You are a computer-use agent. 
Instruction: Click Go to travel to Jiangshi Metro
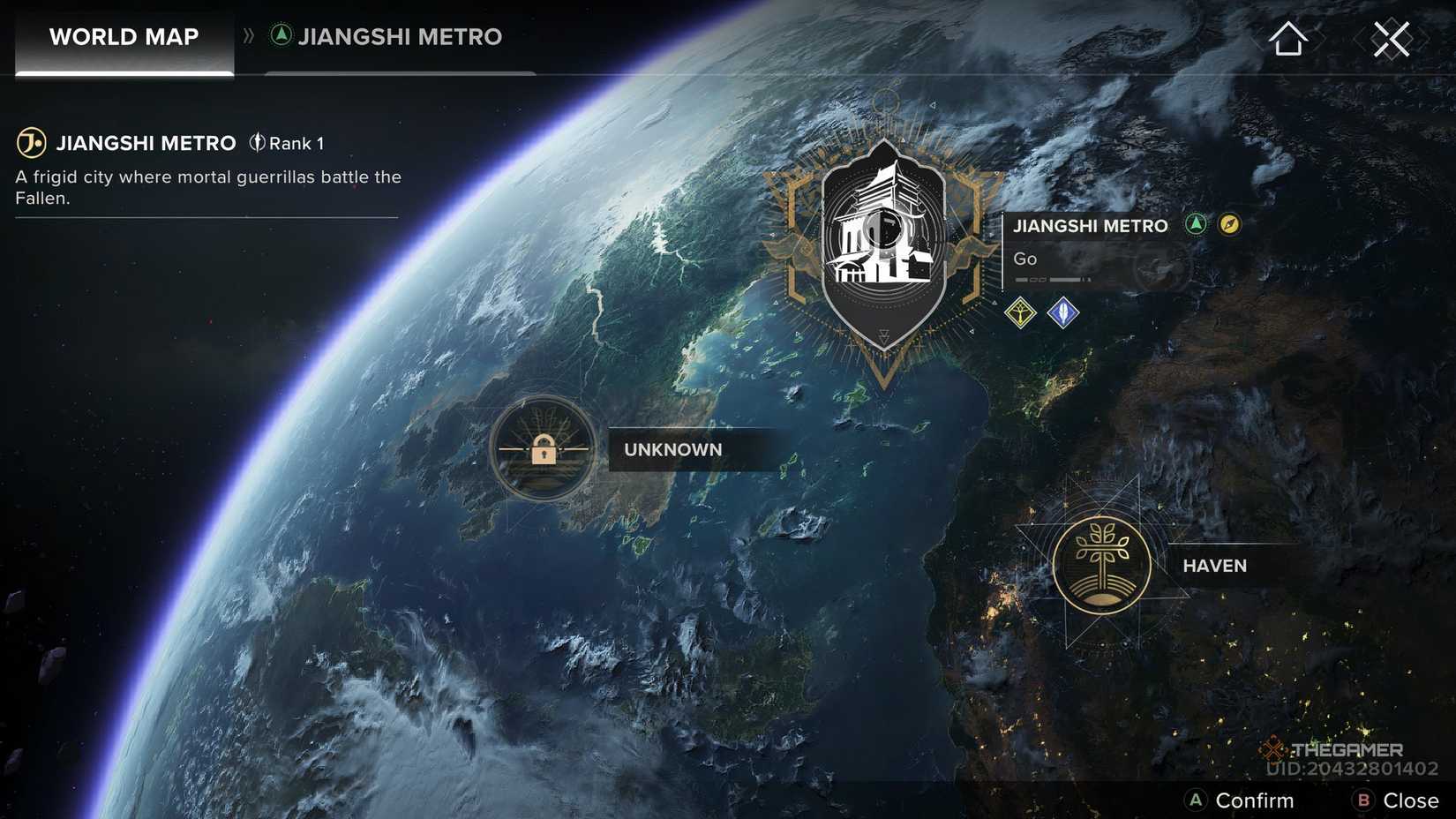[x=1025, y=259]
